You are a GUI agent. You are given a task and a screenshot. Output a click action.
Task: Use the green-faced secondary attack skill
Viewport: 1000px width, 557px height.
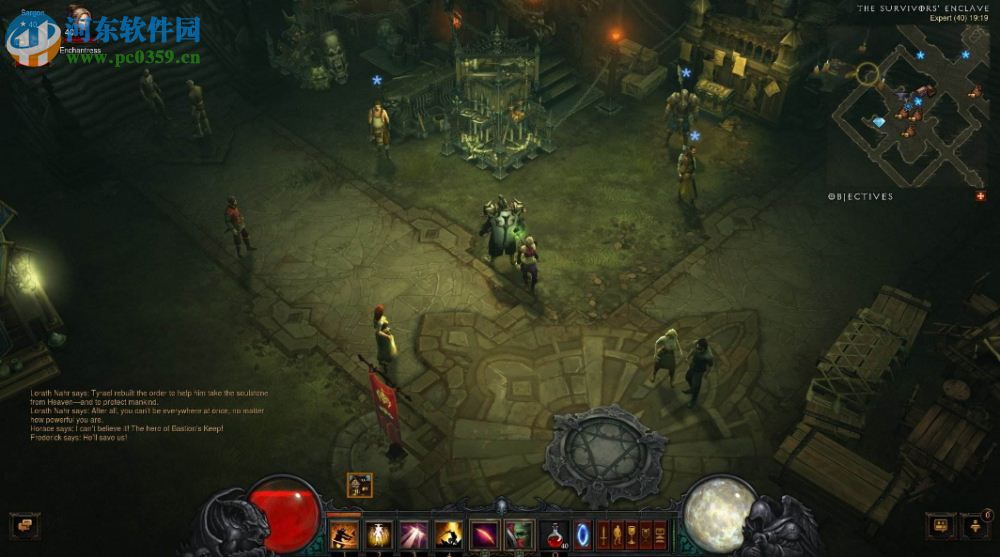pos(517,534)
